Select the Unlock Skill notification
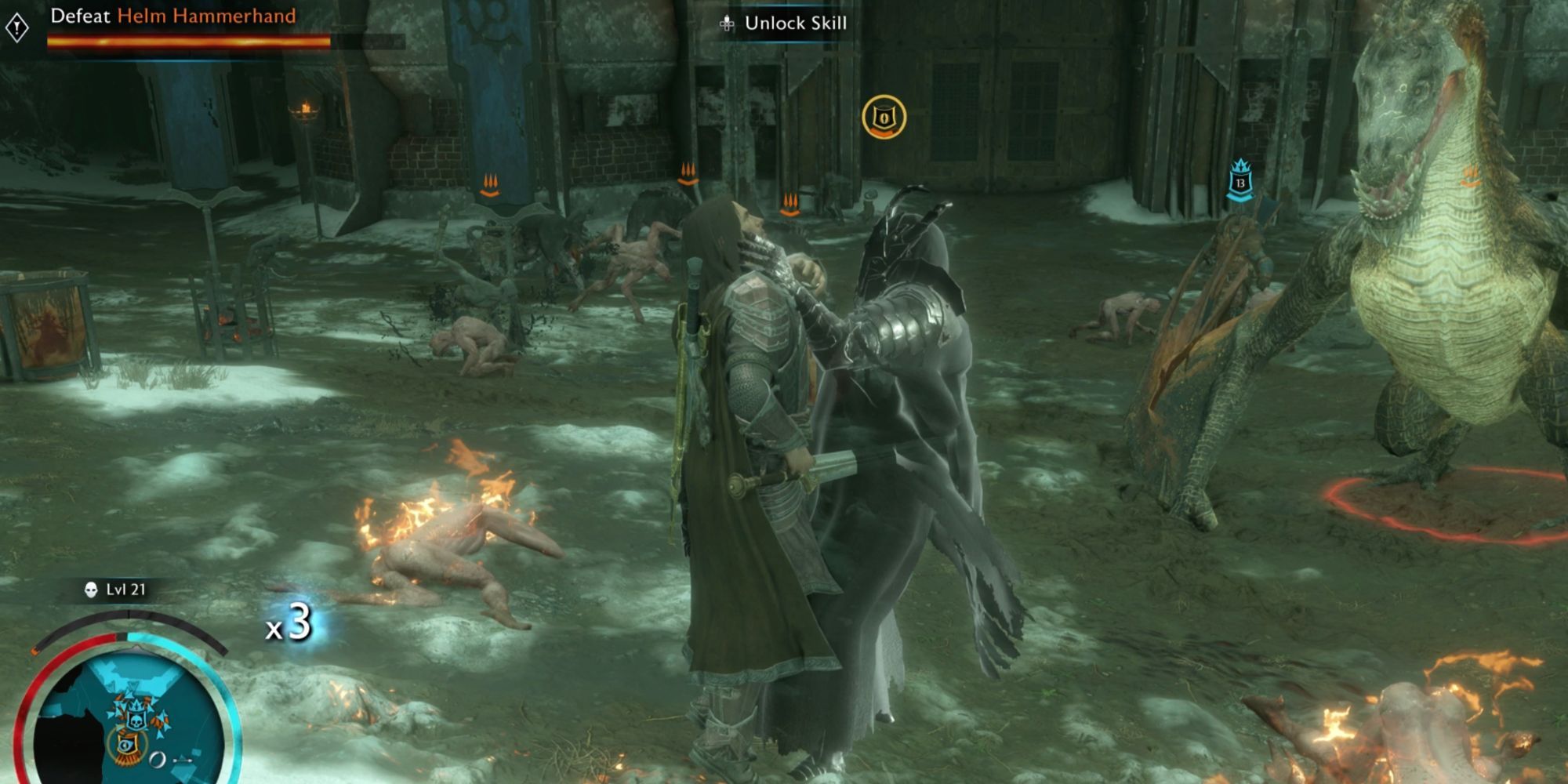The height and width of the screenshot is (784, 1568). click(784, 24)
